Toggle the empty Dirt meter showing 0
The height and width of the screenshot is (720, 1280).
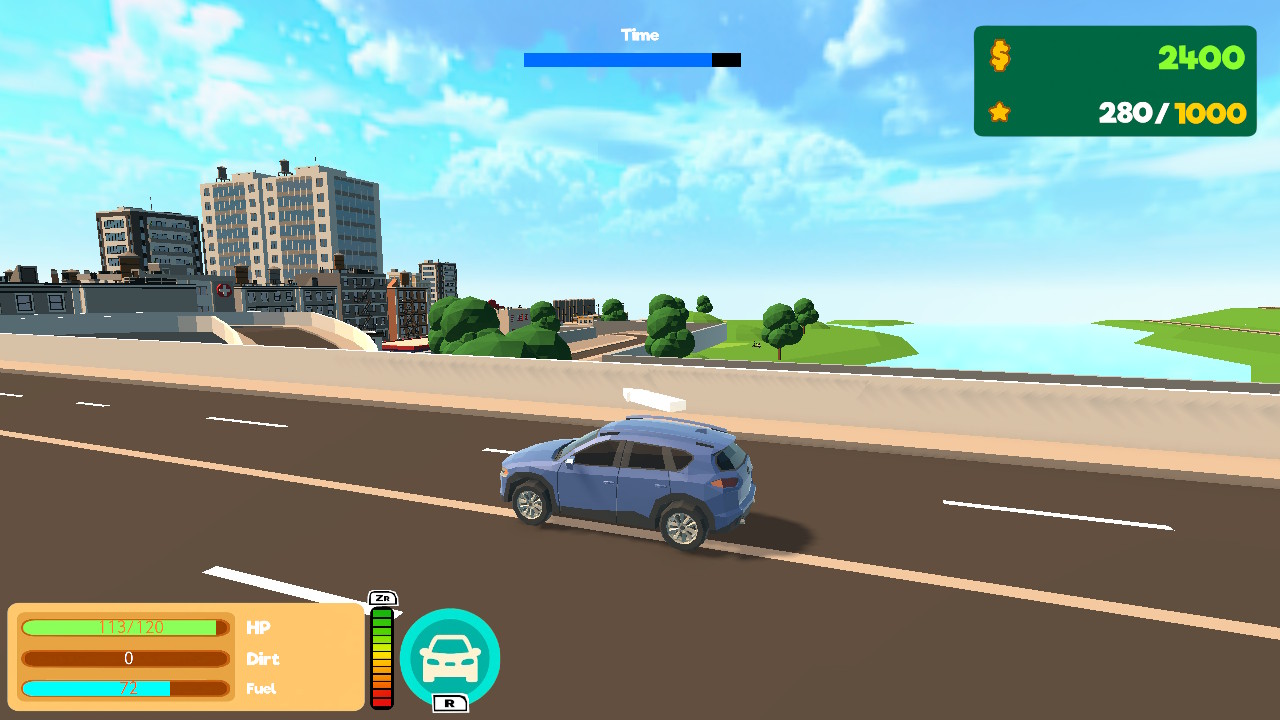pyautogui.click(x=124, y=658)
